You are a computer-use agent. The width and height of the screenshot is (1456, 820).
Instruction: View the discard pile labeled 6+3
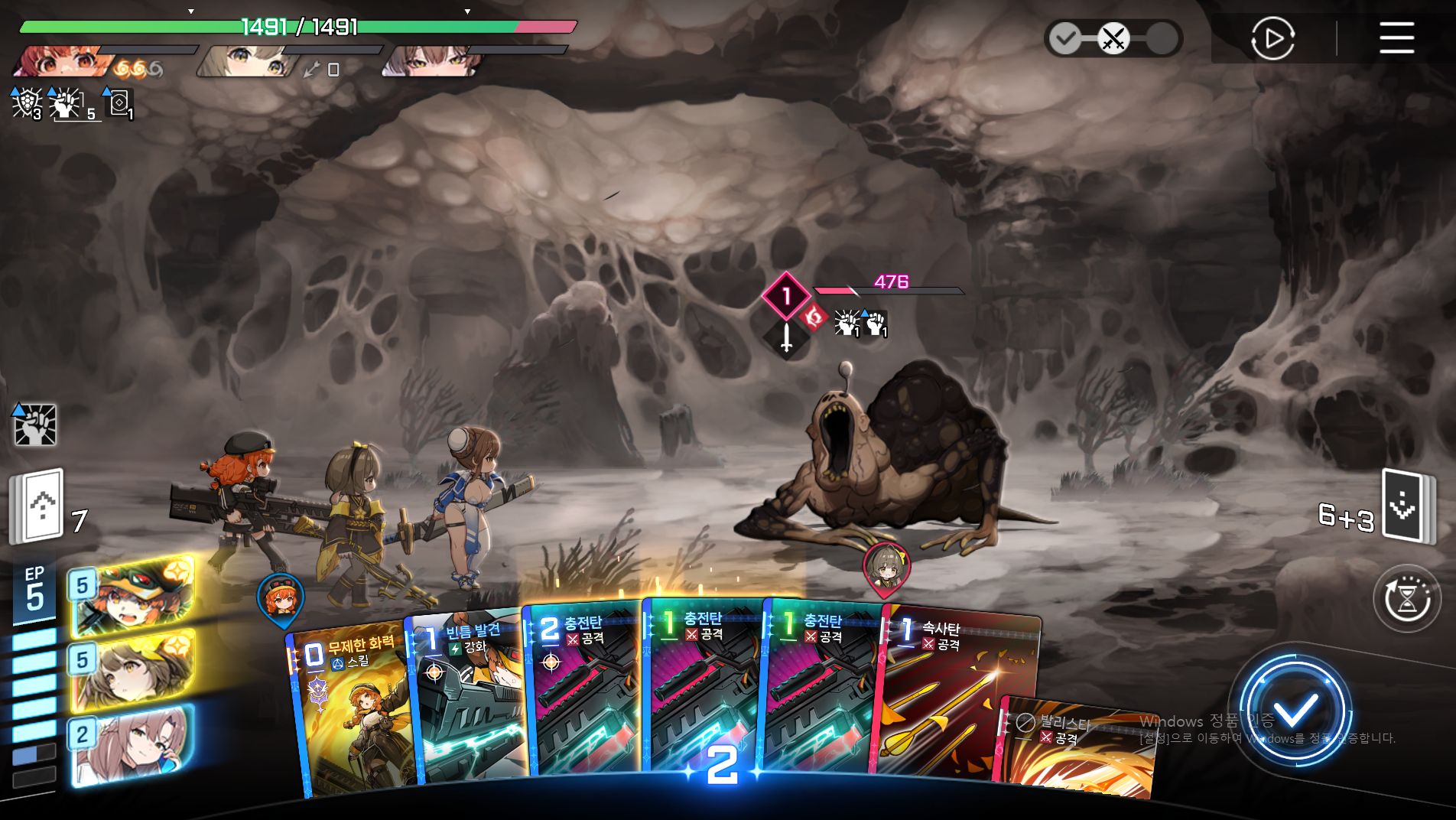point(1407,506)
